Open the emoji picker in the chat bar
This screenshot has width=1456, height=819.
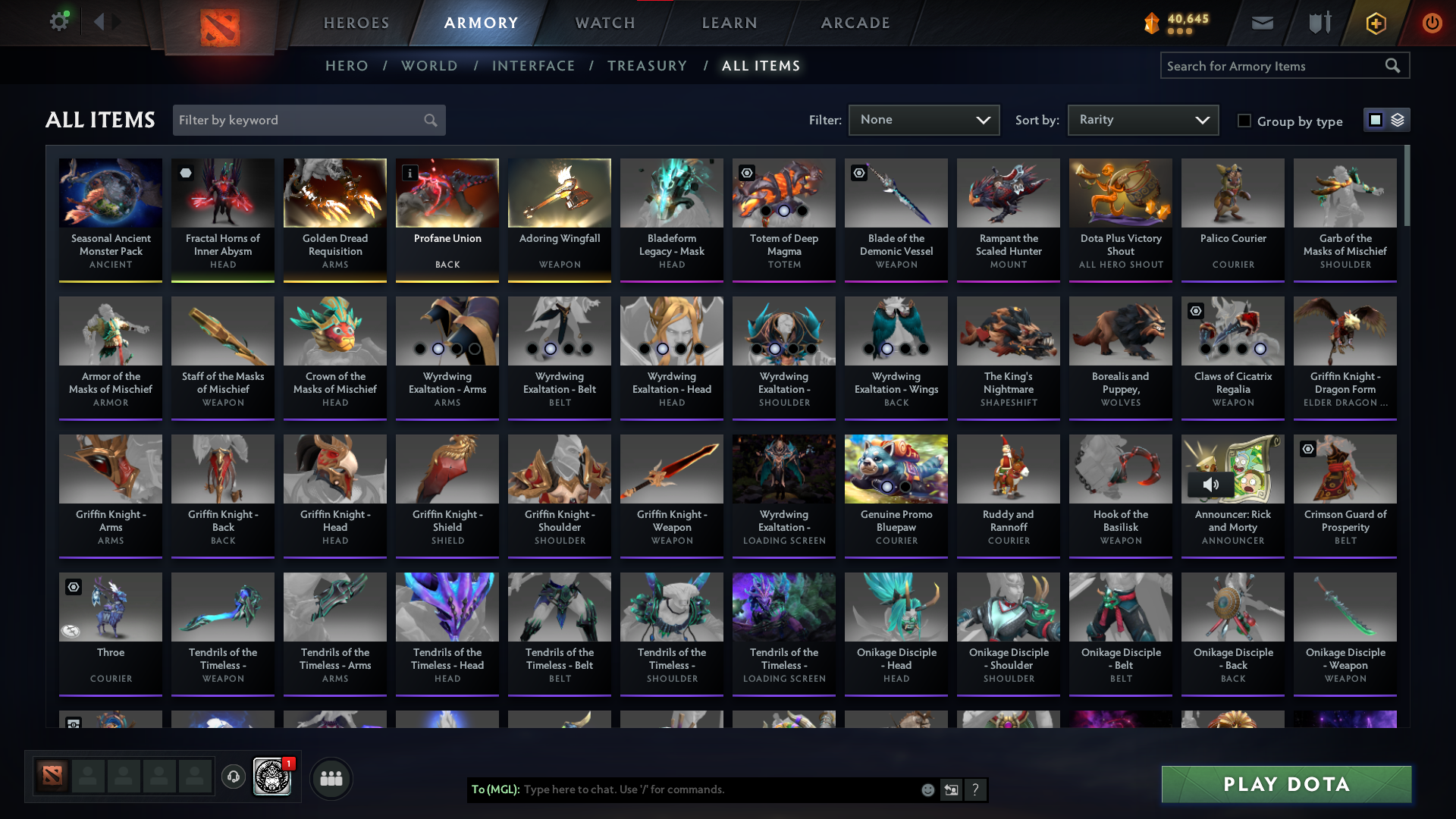927,789
